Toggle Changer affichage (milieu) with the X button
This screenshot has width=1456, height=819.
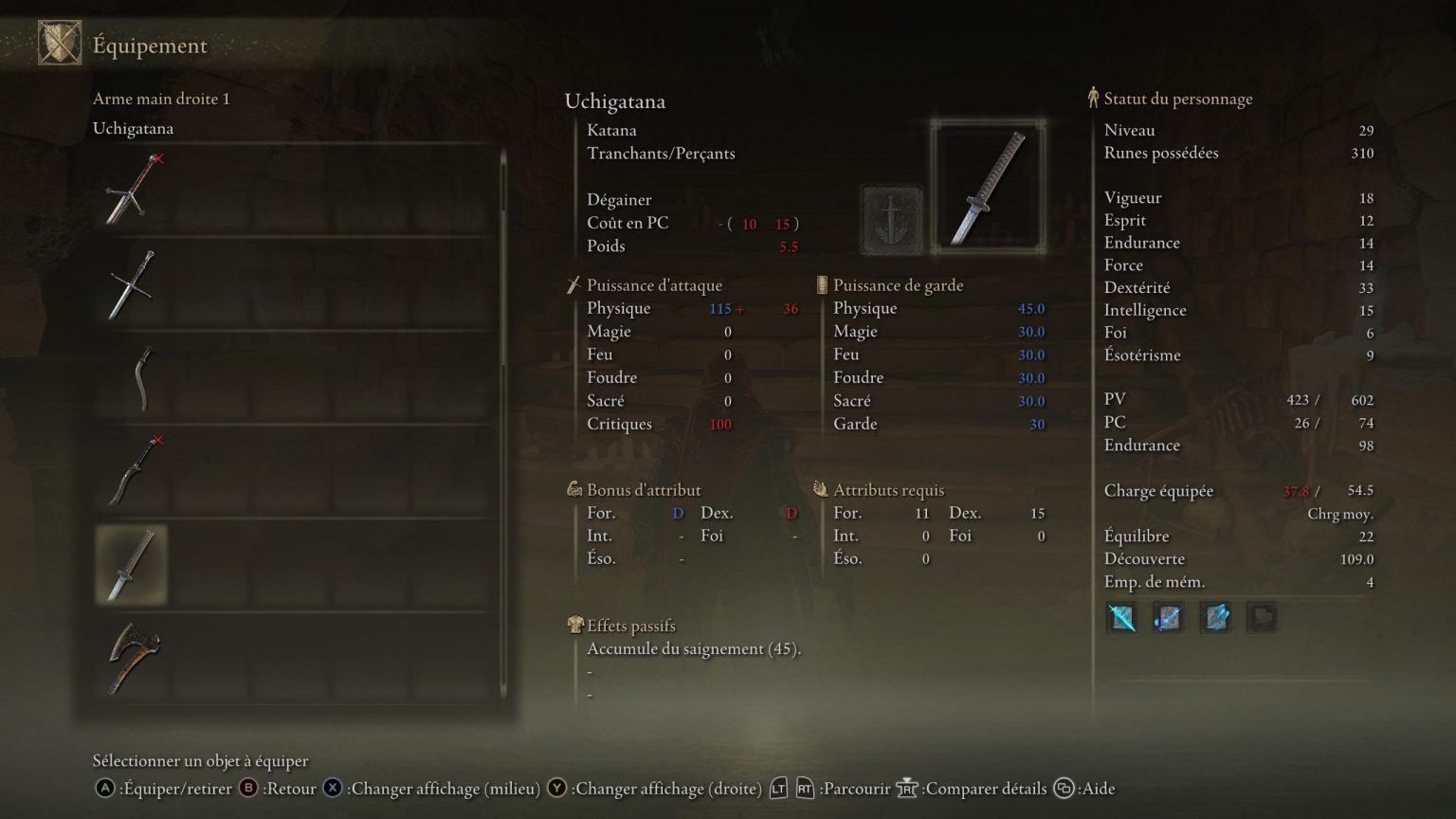(333, 788)
